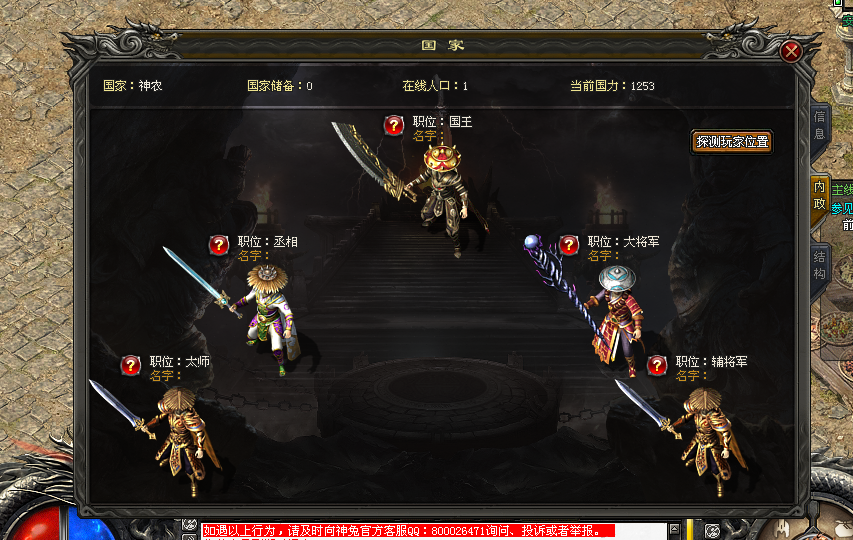Choose the question mark next to 辅将军

657,364
